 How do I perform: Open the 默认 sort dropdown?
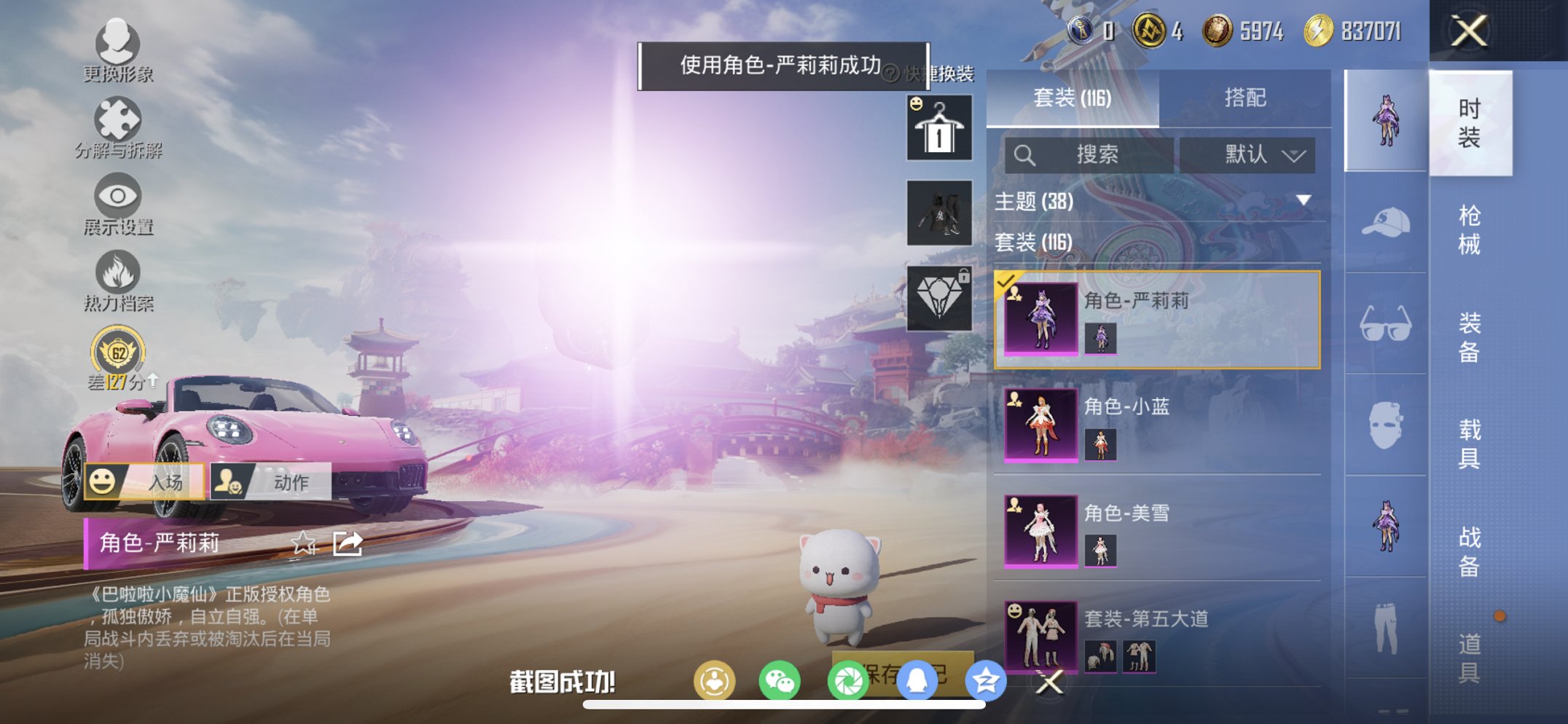click(x=1248, y=154)
